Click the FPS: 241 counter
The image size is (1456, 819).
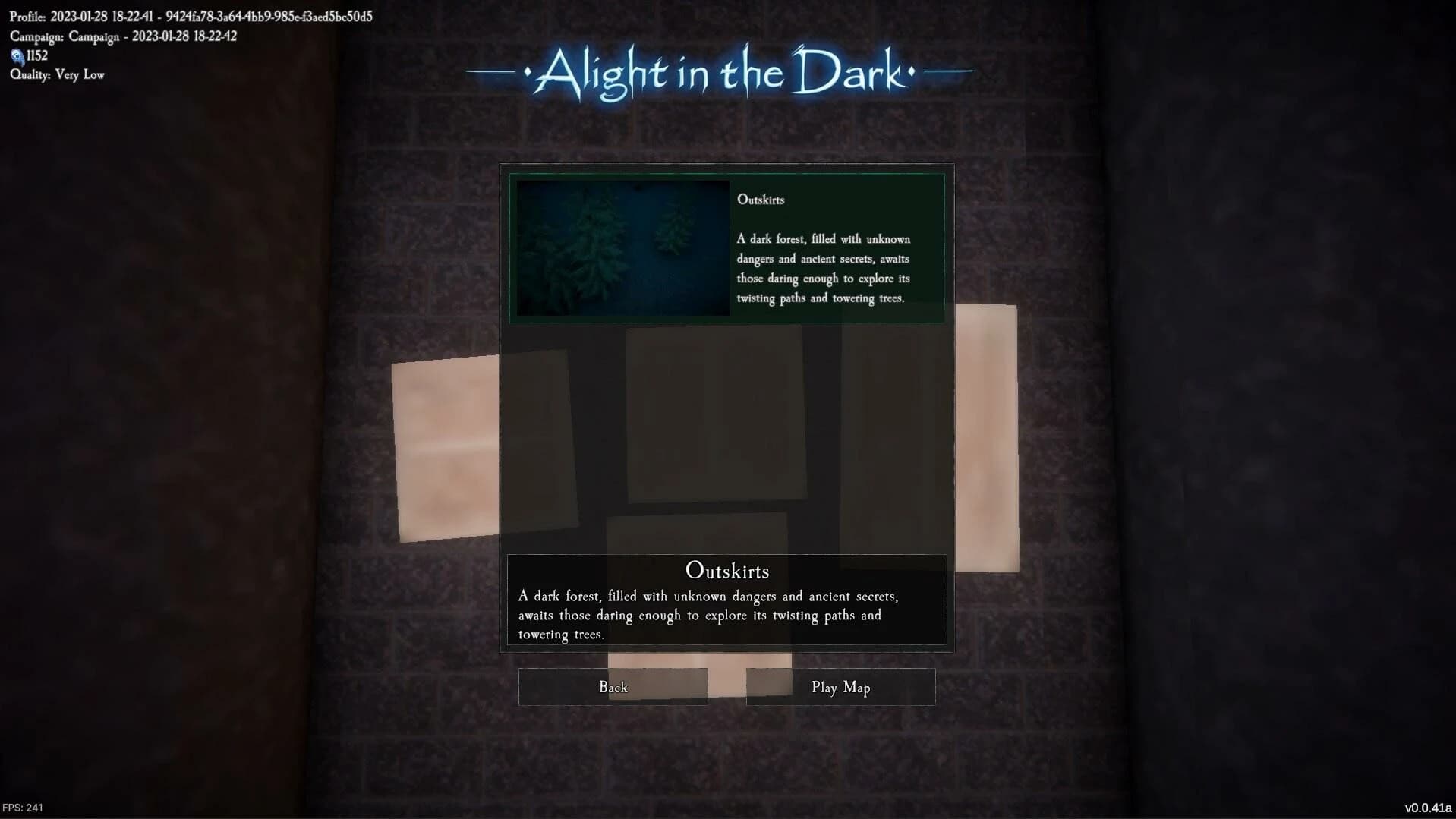click(22, 807)
